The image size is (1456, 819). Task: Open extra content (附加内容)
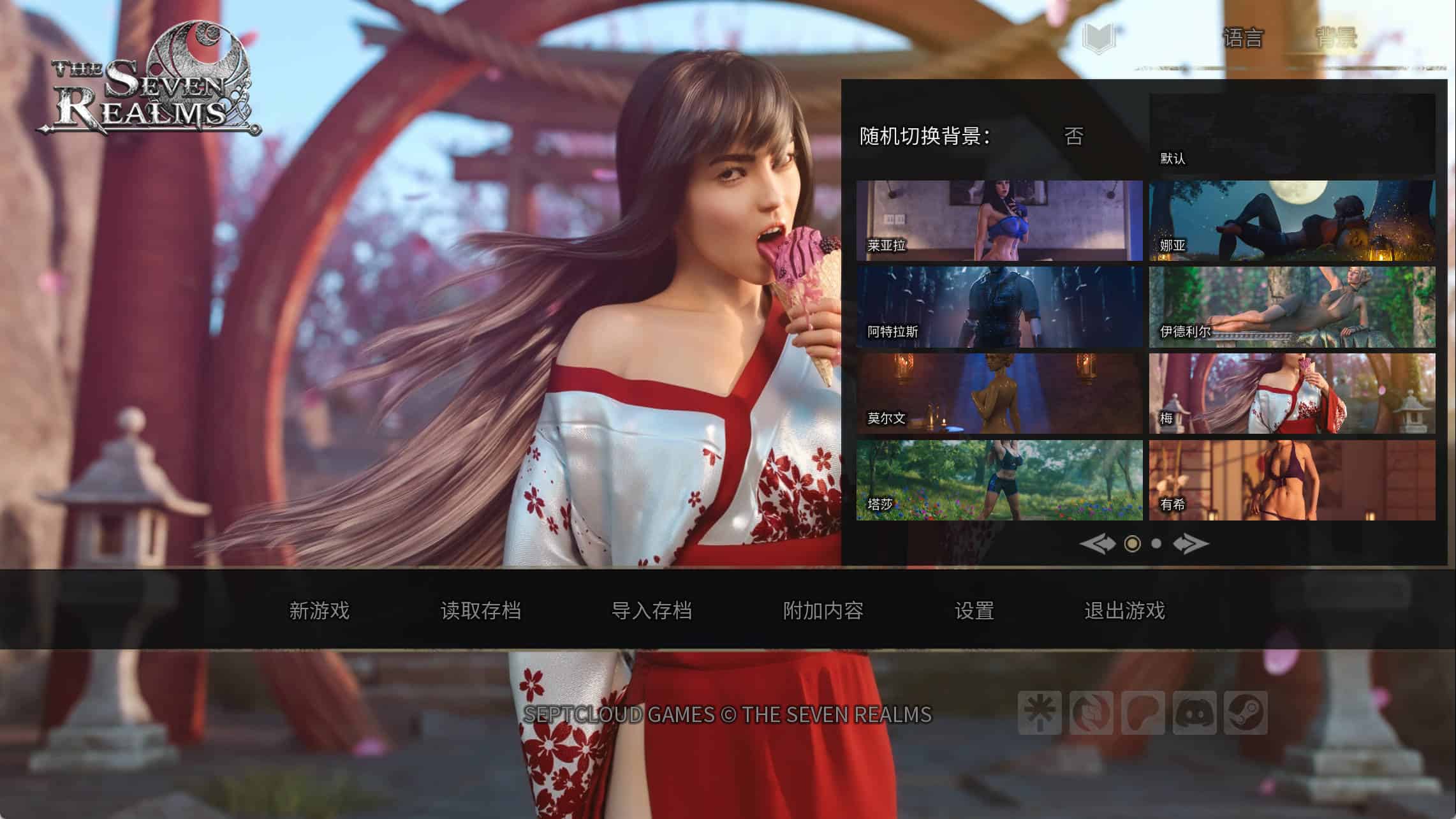[x=823, y=610]
